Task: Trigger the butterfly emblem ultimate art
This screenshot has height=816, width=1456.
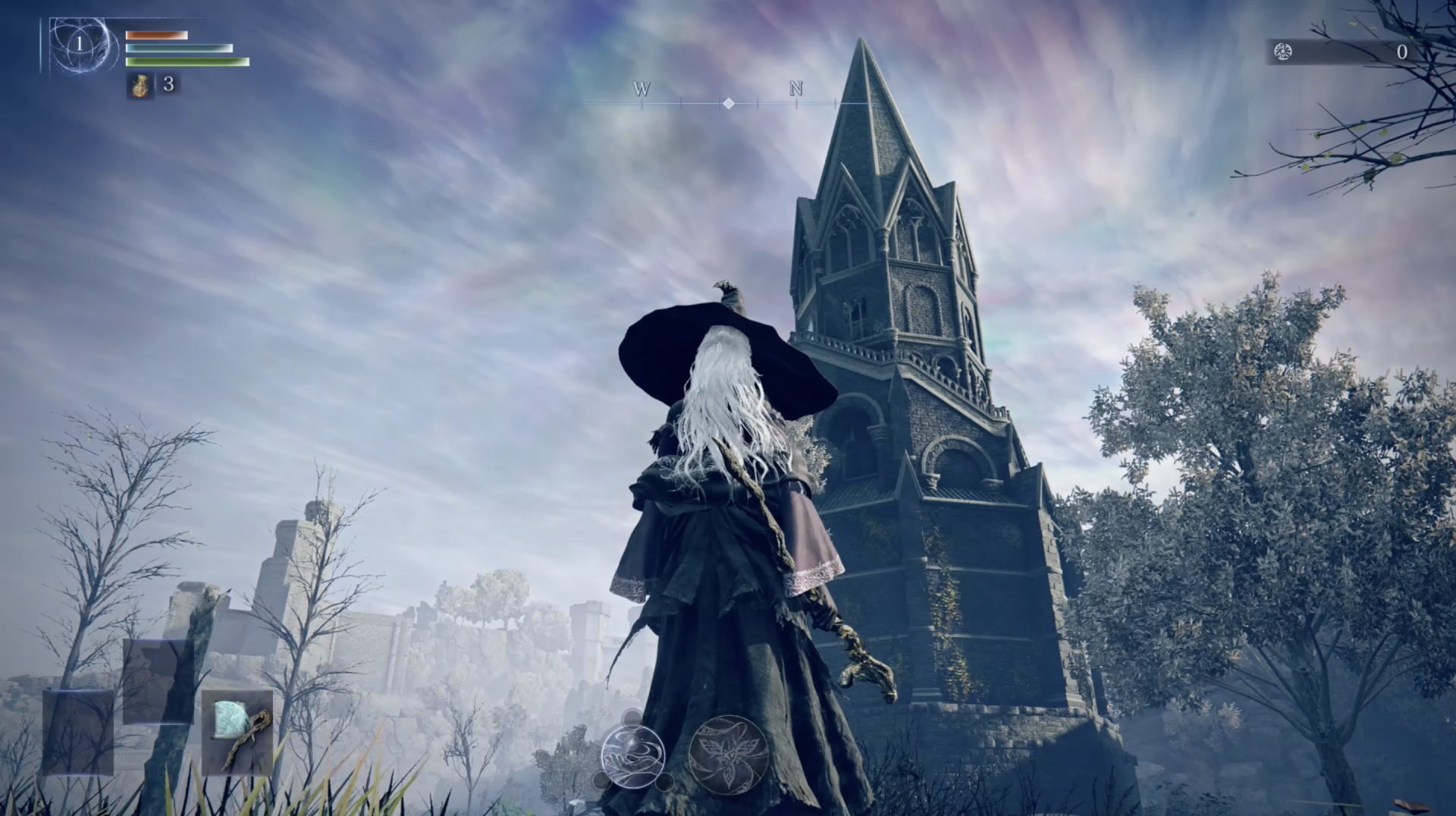Action: click(729, 754)
